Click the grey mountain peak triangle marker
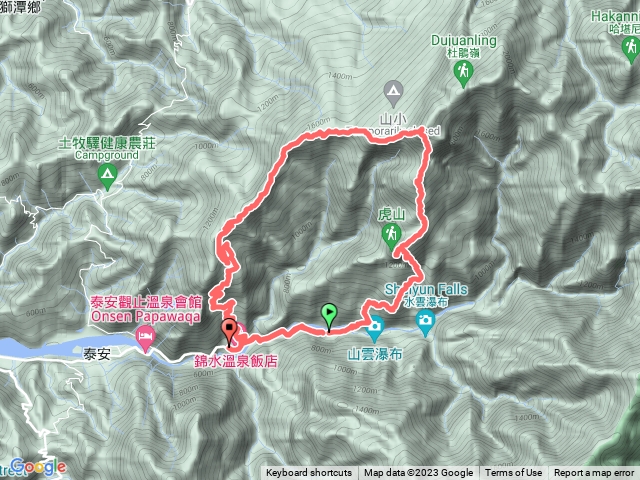The image size is (640, 480). click(394, 92)
